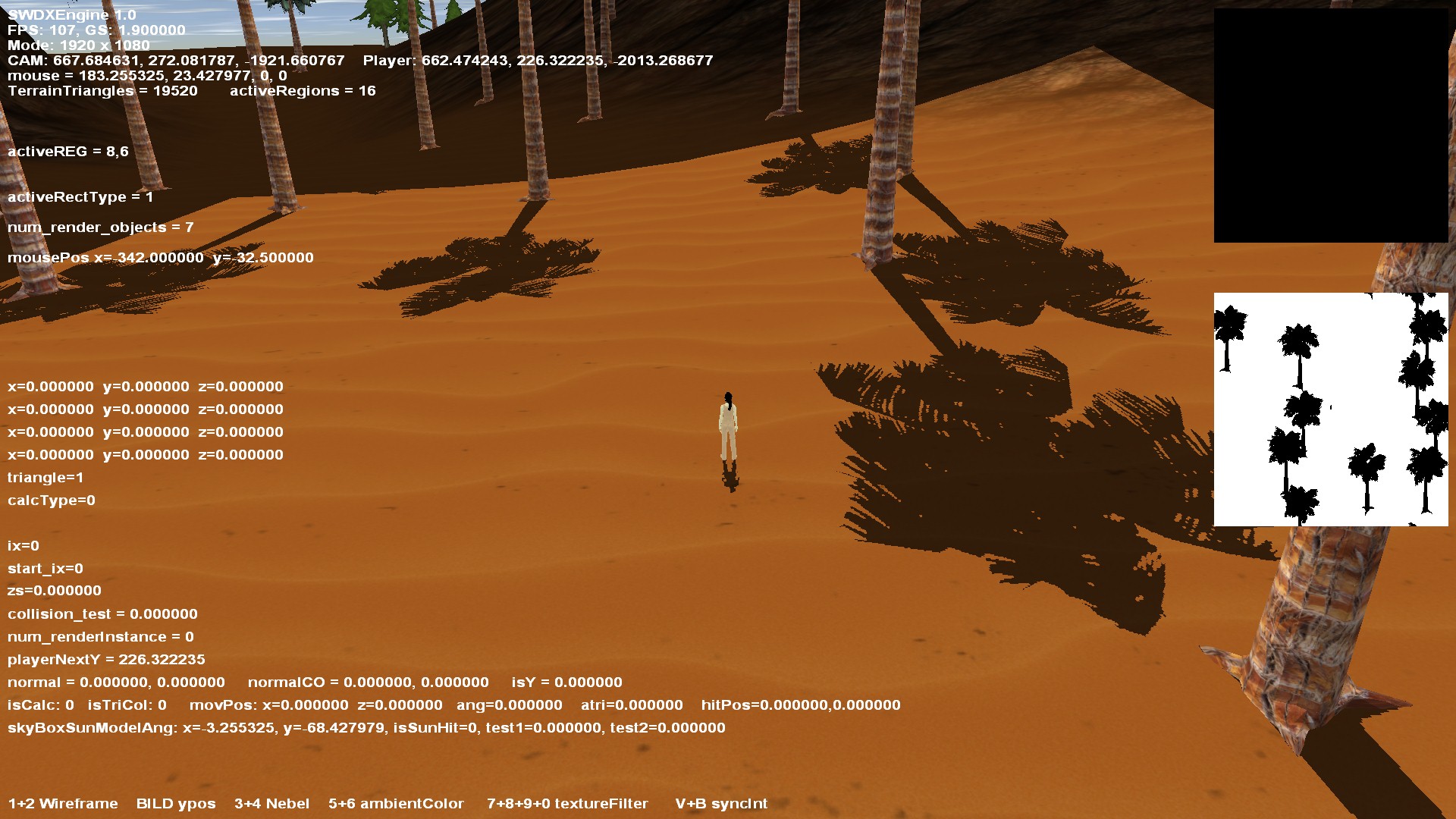Select the black debug texture panel
Screen dimensions: 1456x819
click(x=1331, y=125)
